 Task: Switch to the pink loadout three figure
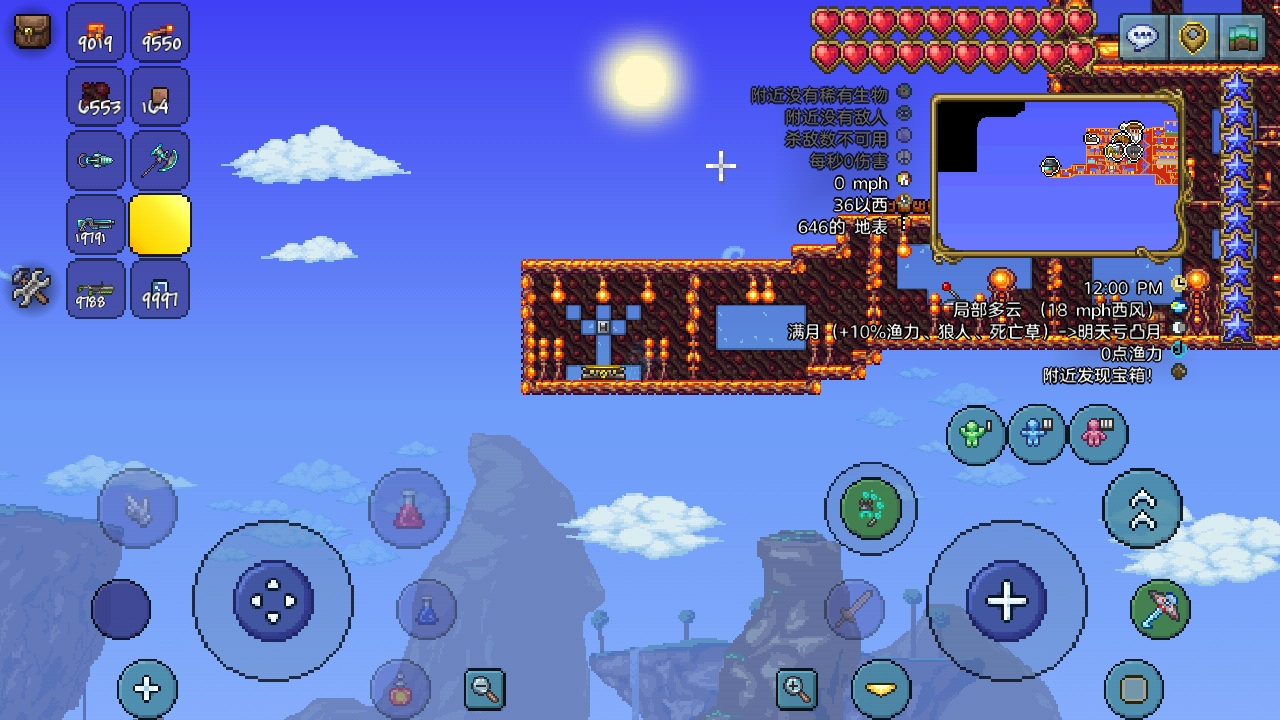1098,434
